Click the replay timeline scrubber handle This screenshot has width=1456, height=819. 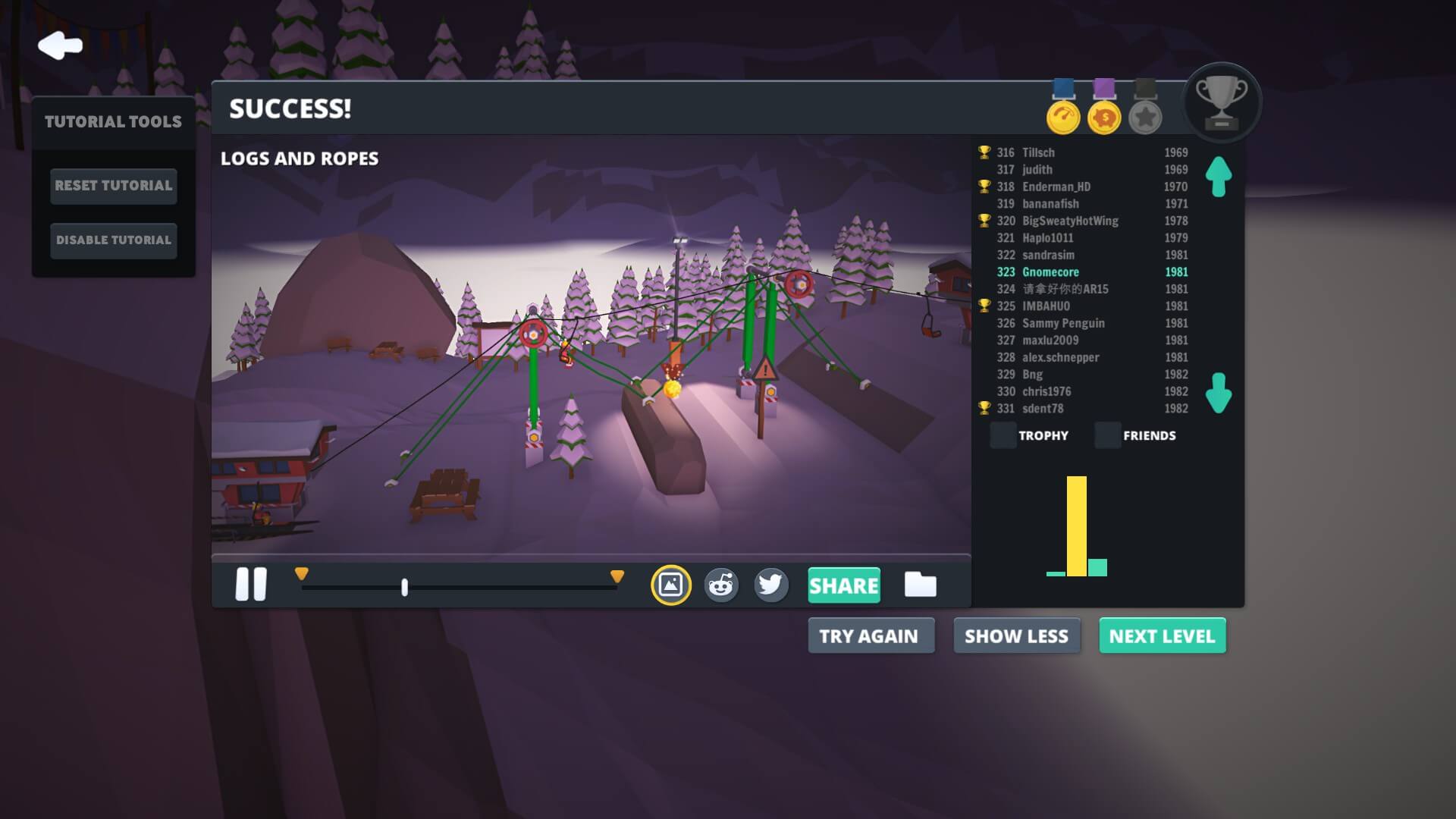click(404, 587)
